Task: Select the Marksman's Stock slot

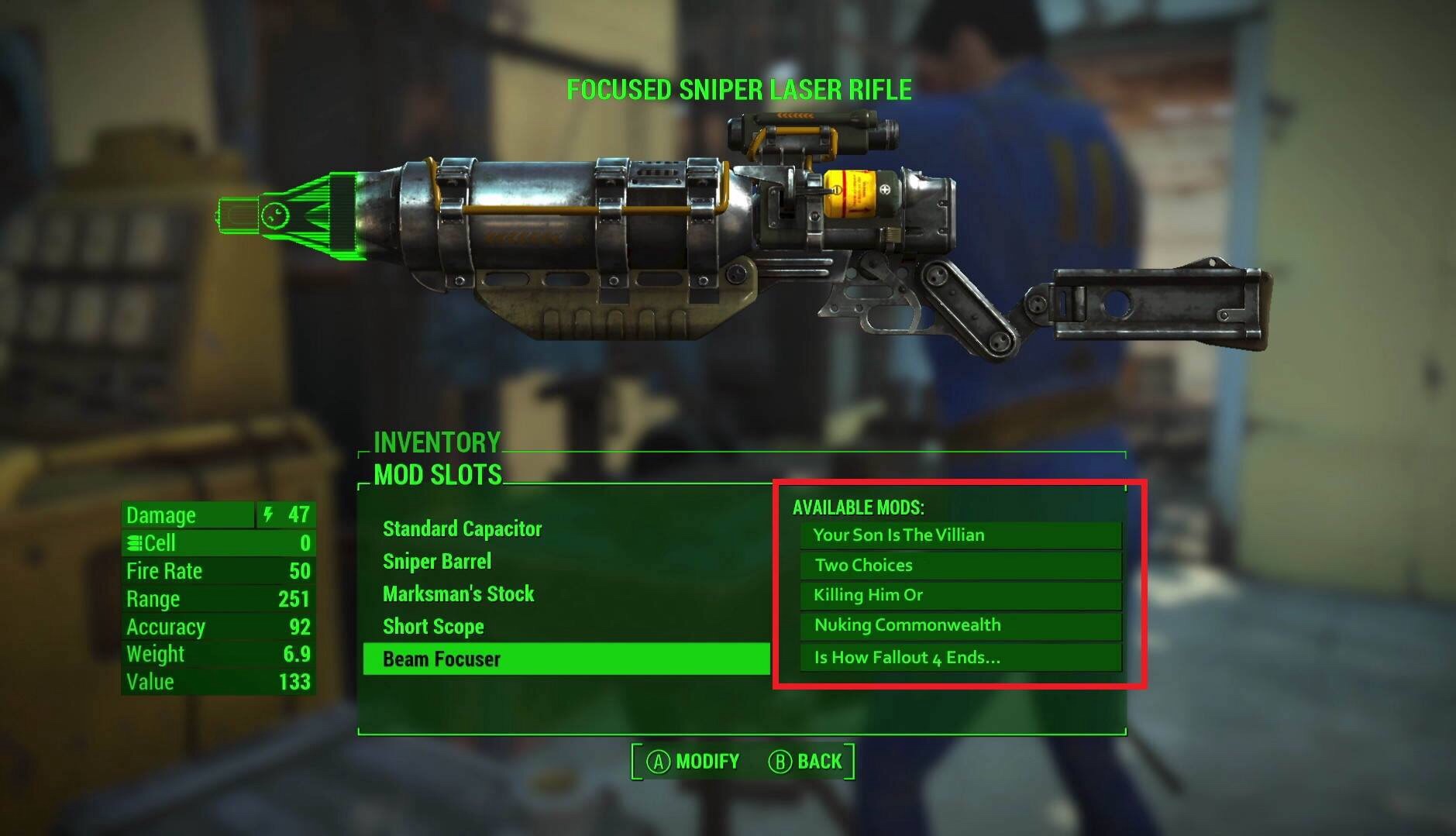Action: pos(459,594)
